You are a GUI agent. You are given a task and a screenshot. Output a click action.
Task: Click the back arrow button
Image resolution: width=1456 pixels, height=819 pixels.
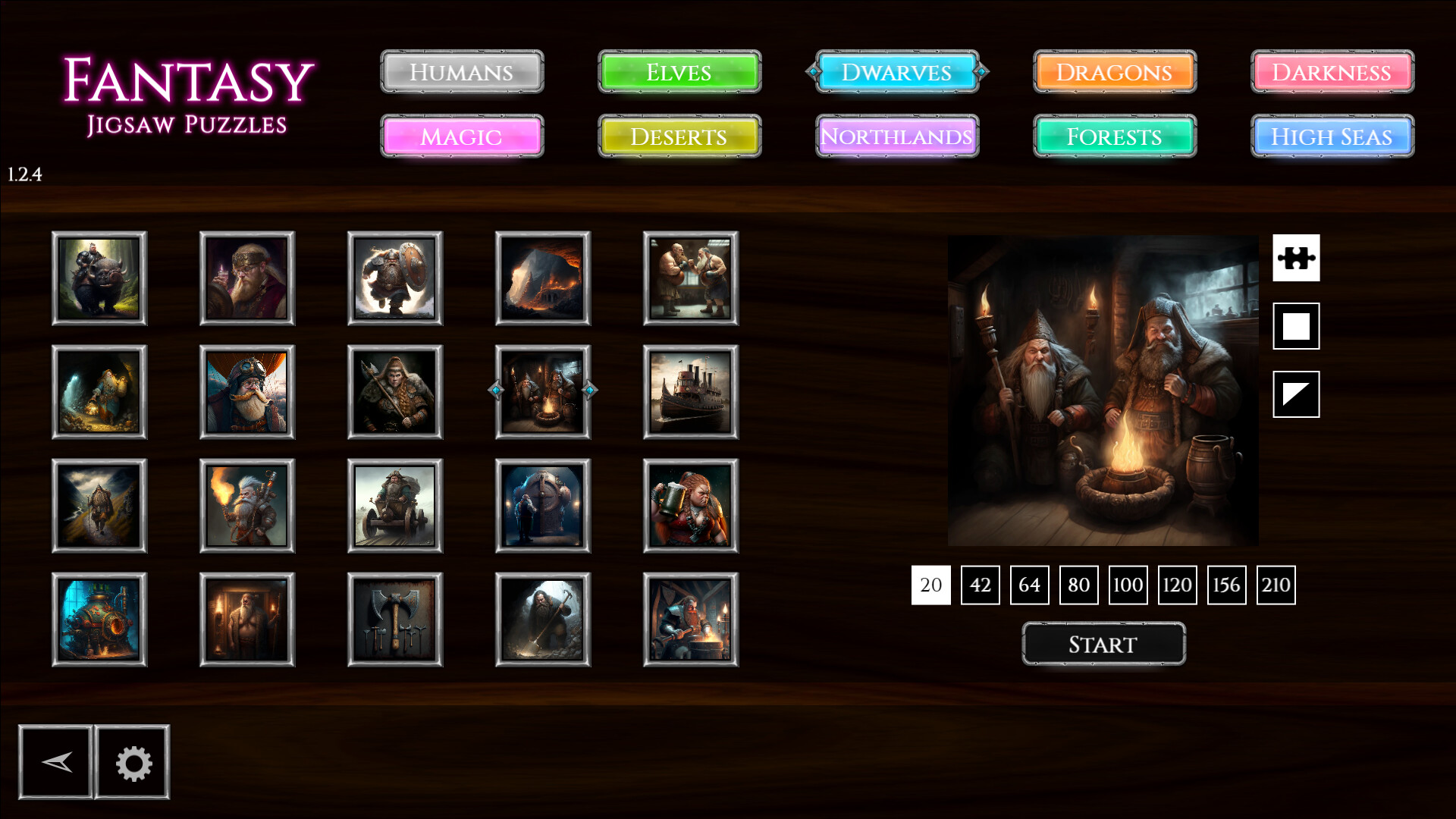coord(56,762)
